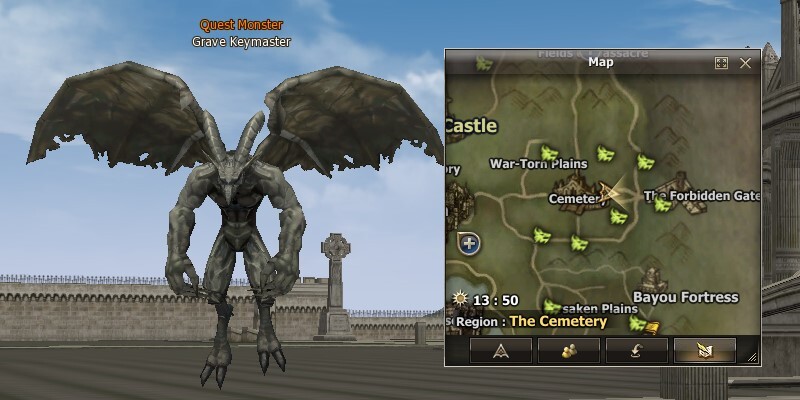Click the Cemetery location on the map
Screen dimensions: 800x400
click(x=576, y=198)
